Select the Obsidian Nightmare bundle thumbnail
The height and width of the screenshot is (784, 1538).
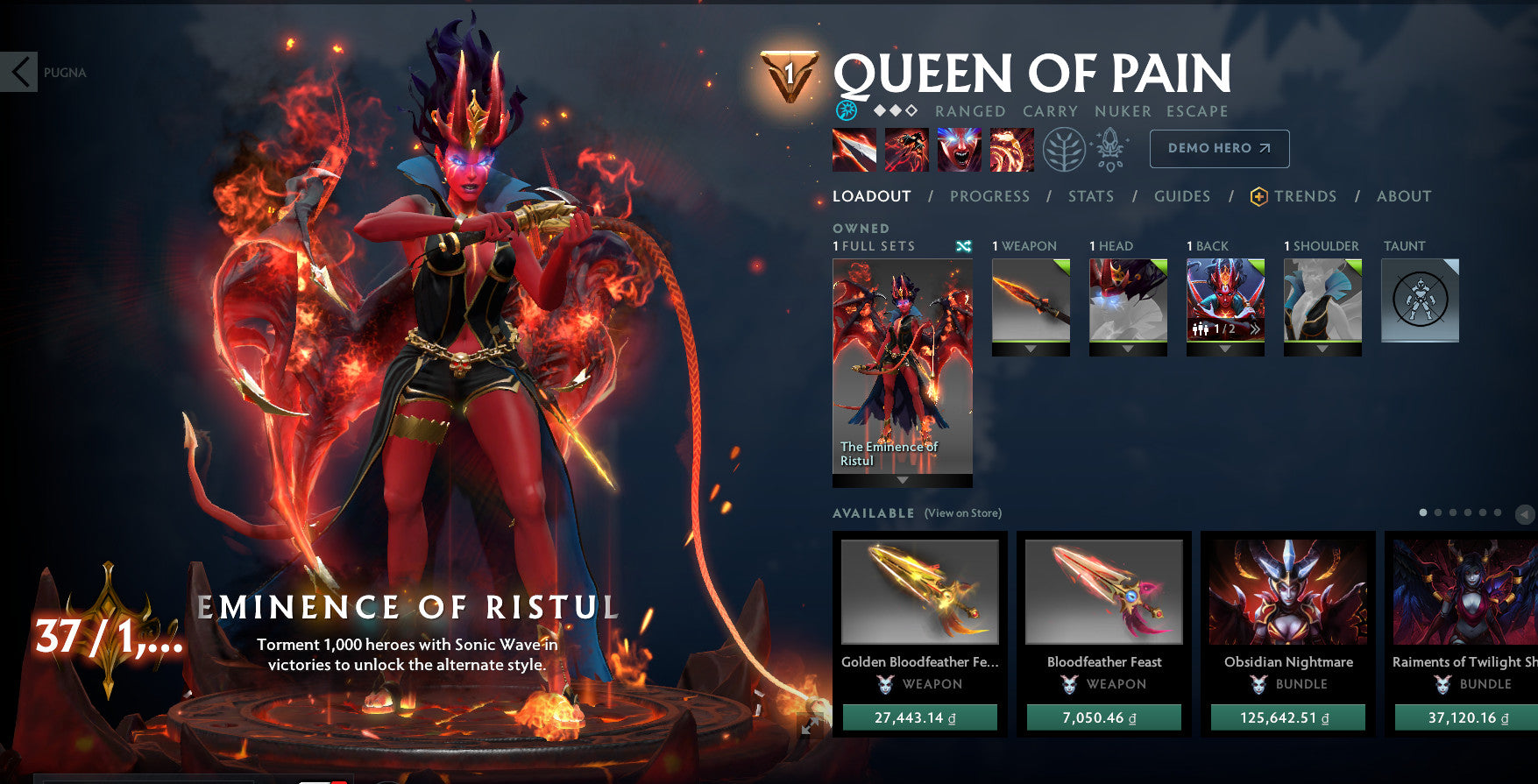[x=1286, y=593]
